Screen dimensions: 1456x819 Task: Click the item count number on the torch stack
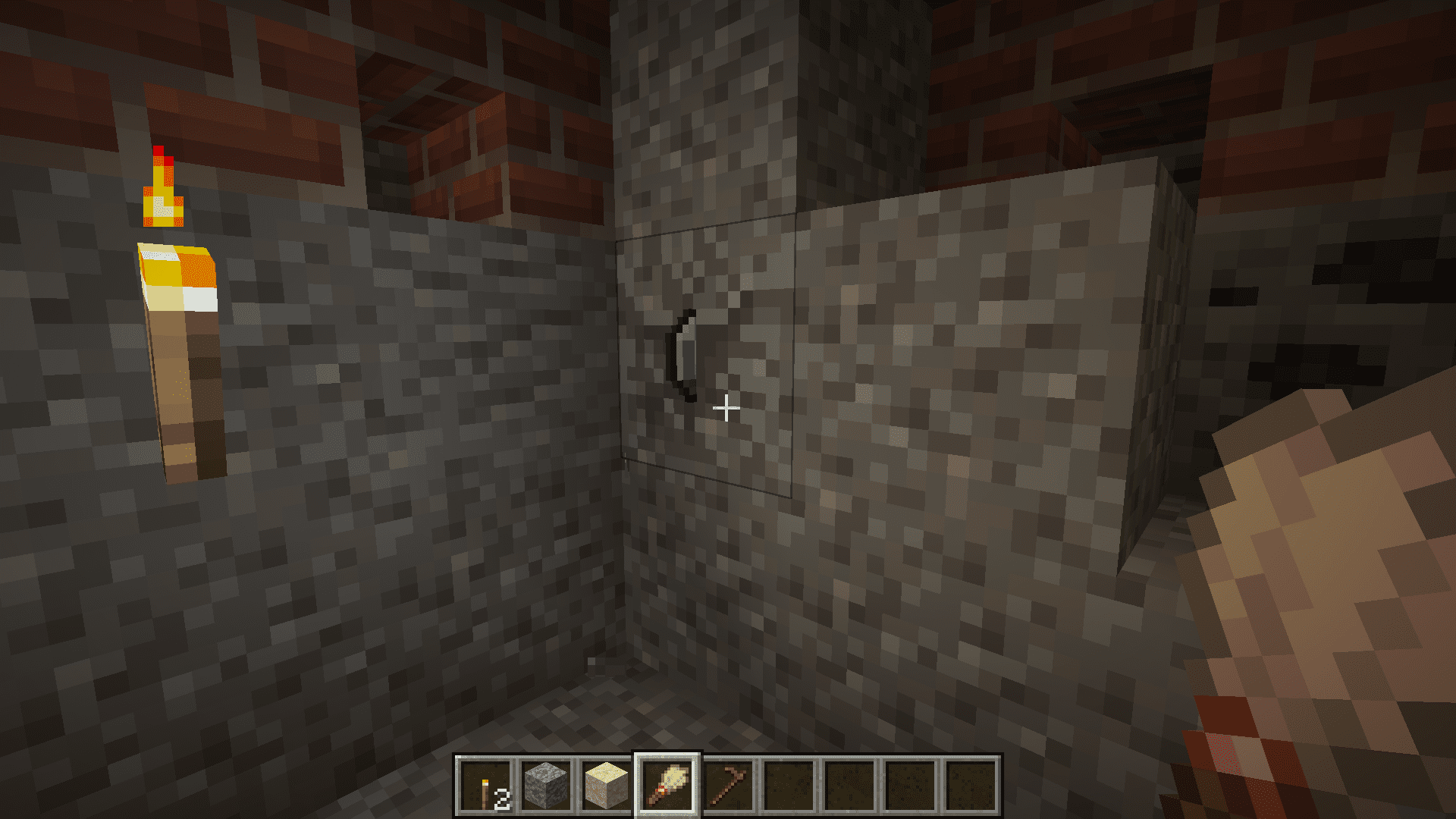tap(501, 797)
